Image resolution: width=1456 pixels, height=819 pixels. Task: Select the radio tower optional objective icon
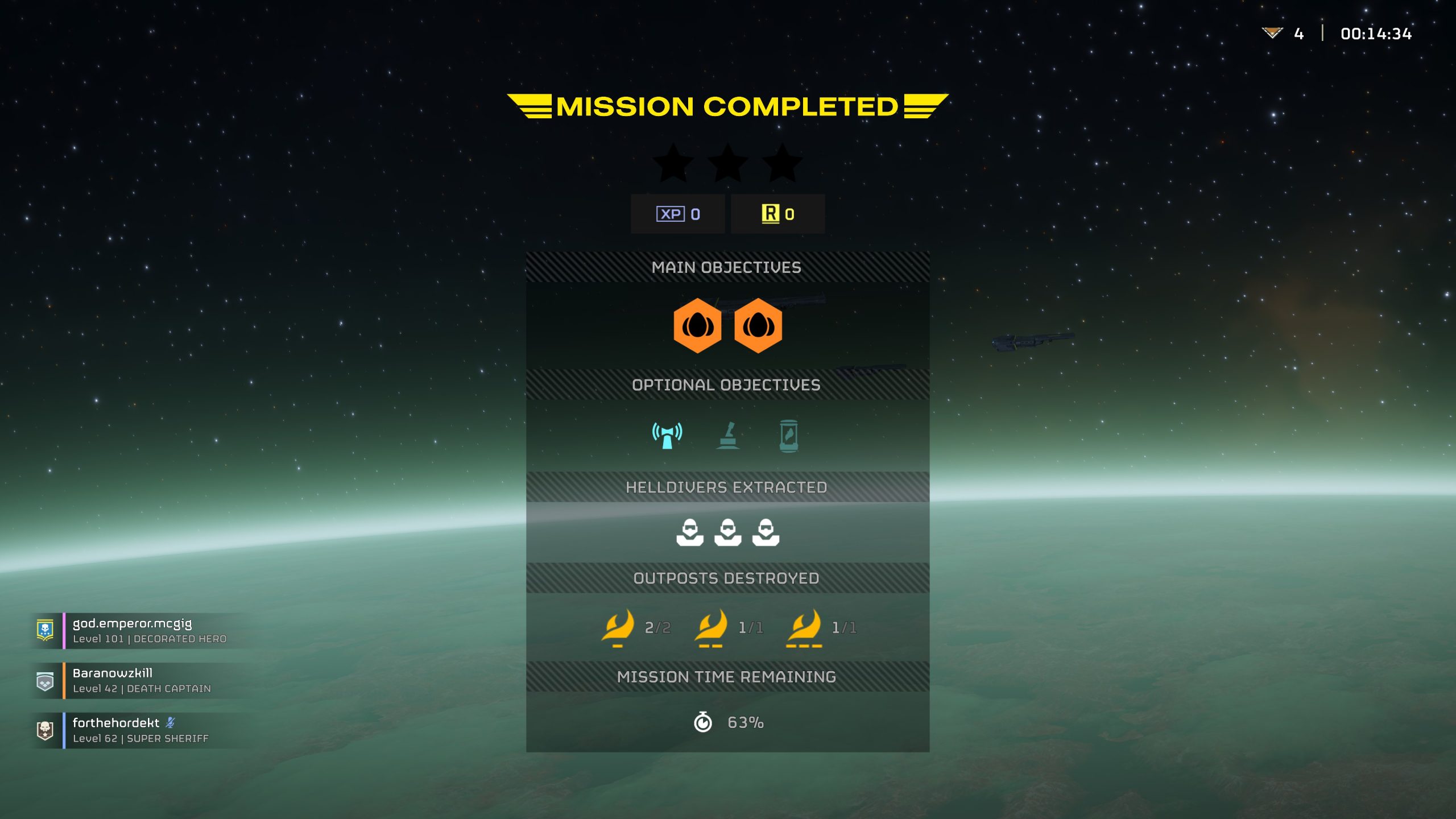point(667,436)
